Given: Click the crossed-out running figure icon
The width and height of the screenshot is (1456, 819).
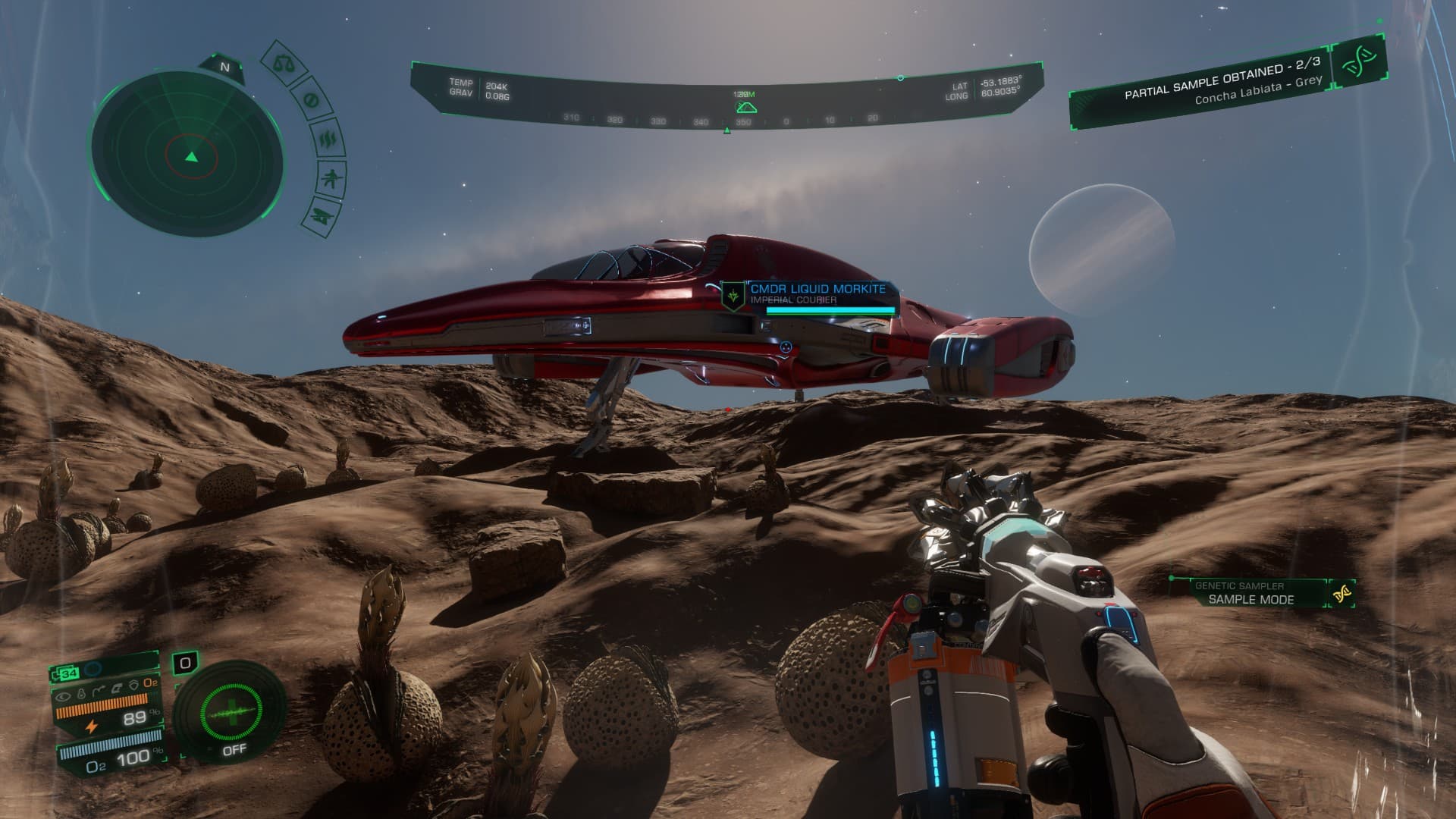Looking at the screenshot, I should pos(329,180).
